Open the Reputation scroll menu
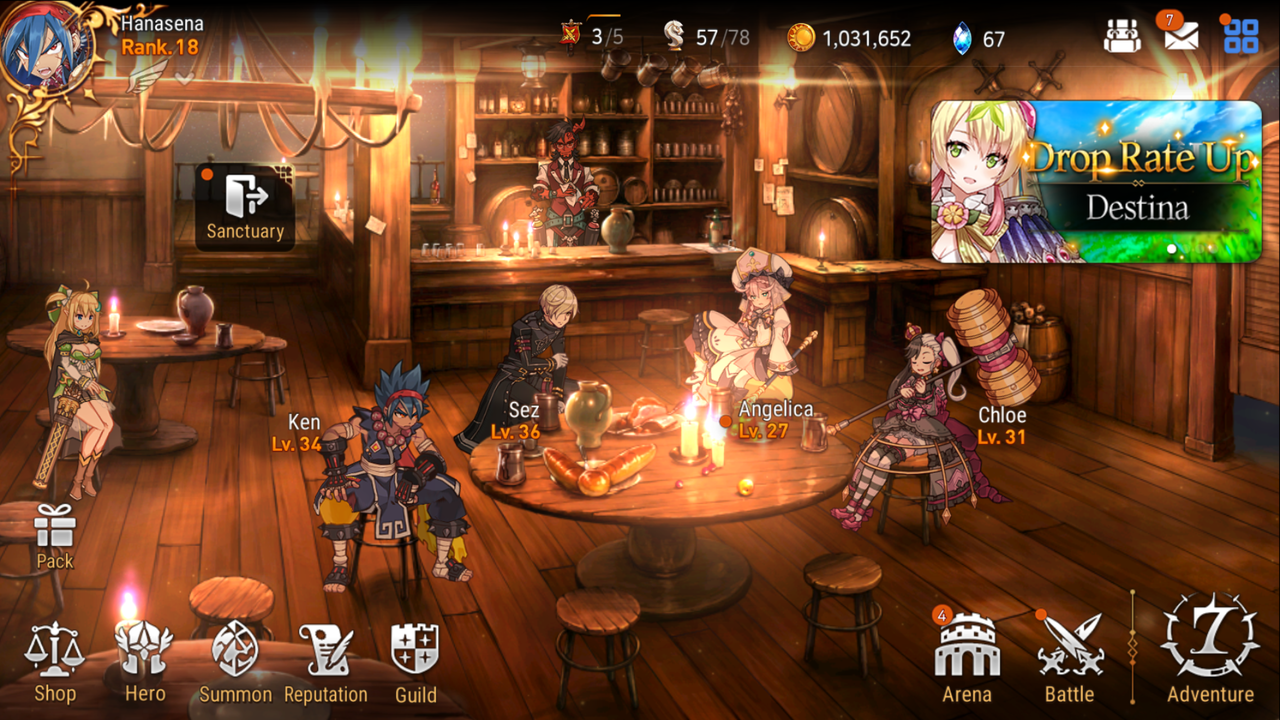The image size is (1280, 720). coord(326,660)
